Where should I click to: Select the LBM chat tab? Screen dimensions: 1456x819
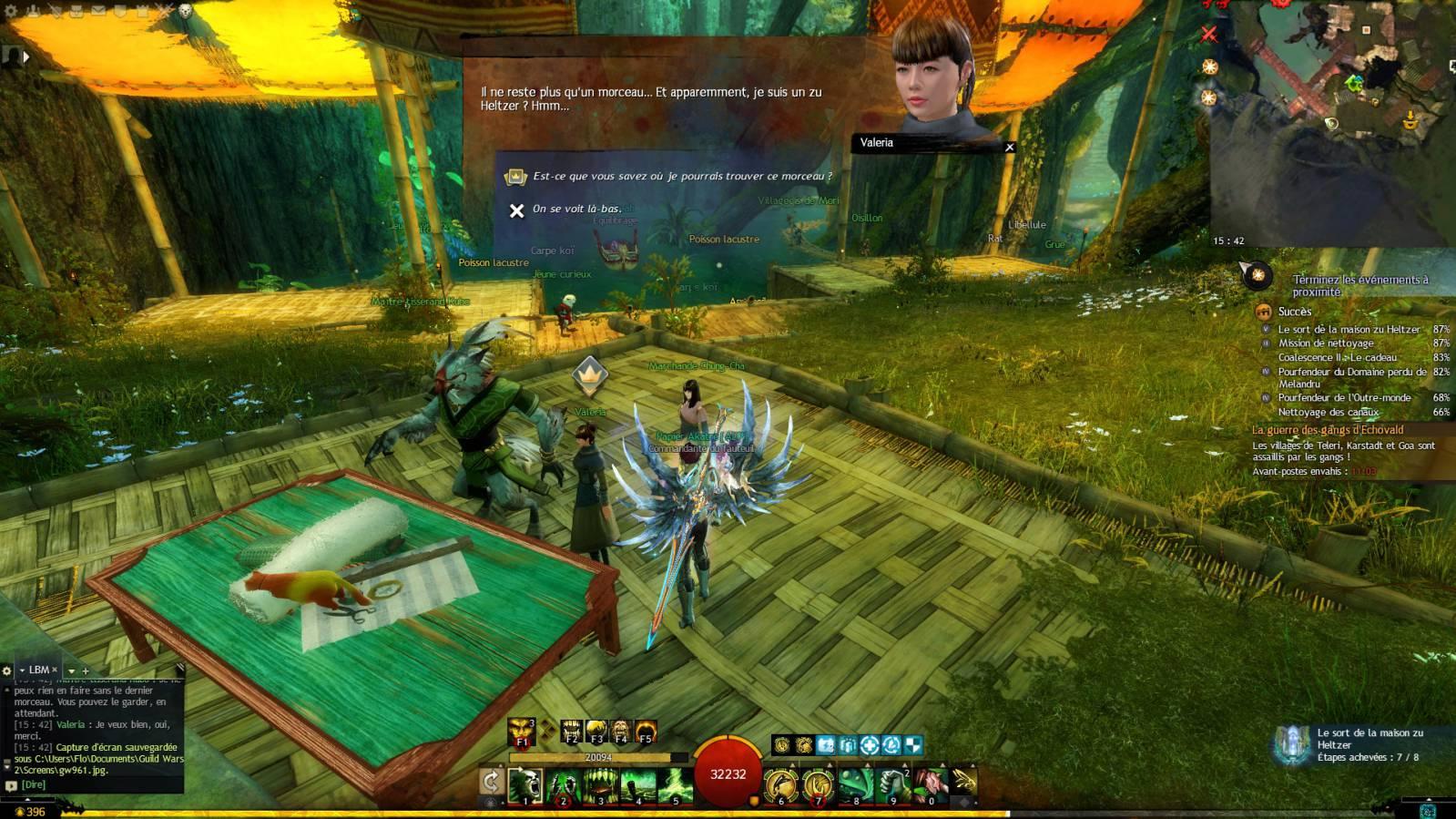[39, 670]
